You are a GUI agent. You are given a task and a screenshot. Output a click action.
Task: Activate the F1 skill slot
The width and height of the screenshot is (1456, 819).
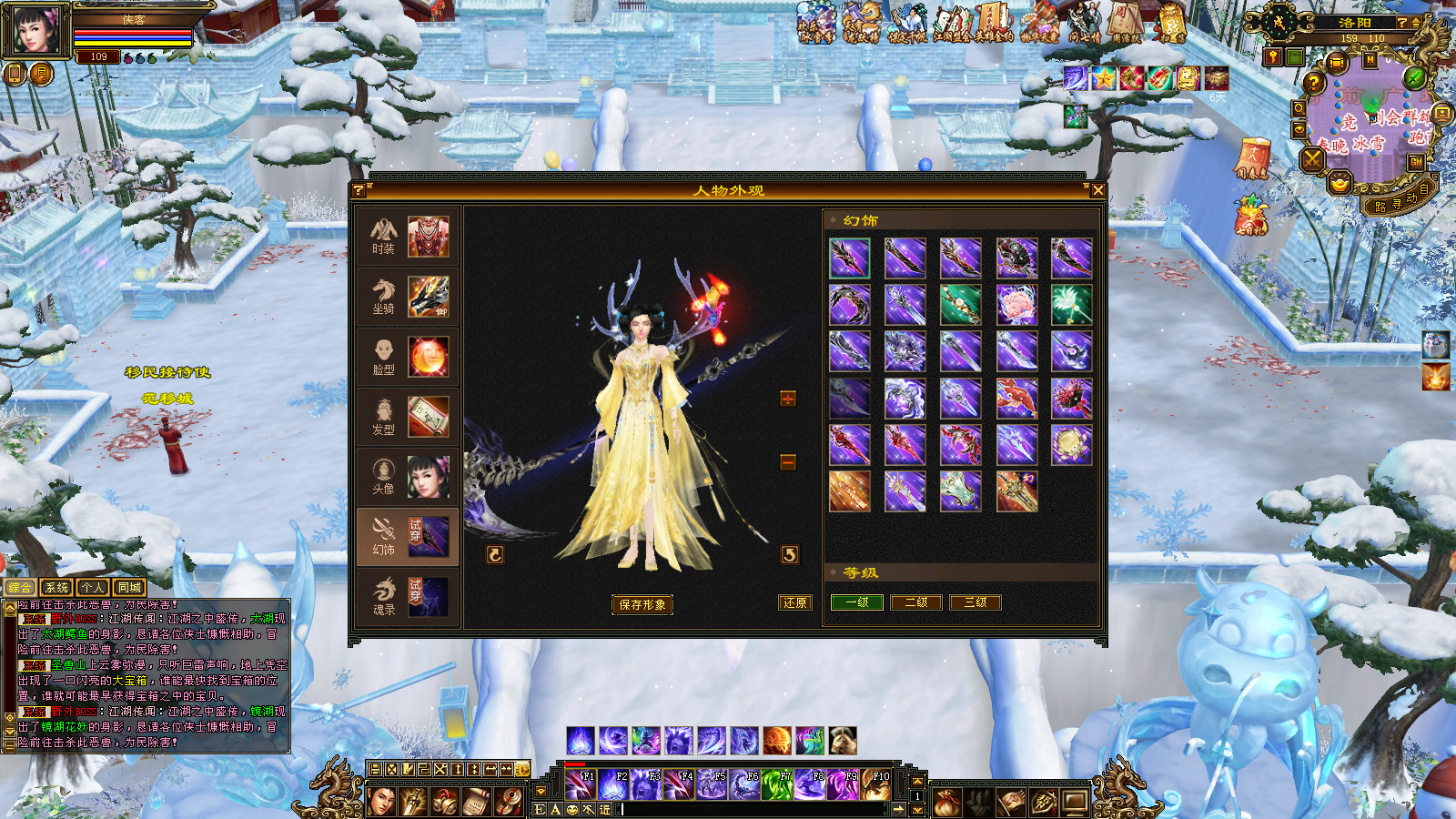click(x=579, y=784)
